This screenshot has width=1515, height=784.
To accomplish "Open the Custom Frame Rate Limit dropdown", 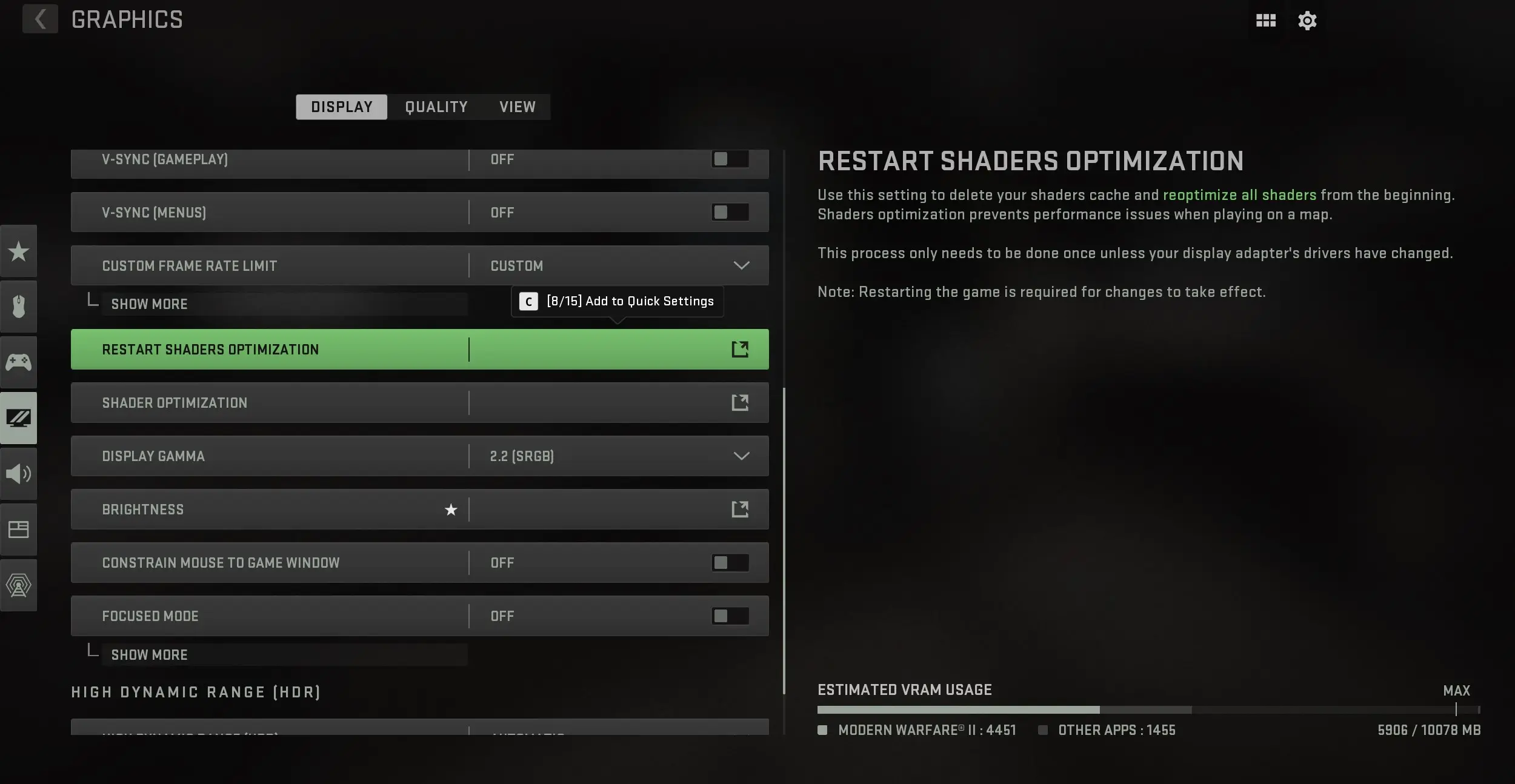I will pos(741,265).
